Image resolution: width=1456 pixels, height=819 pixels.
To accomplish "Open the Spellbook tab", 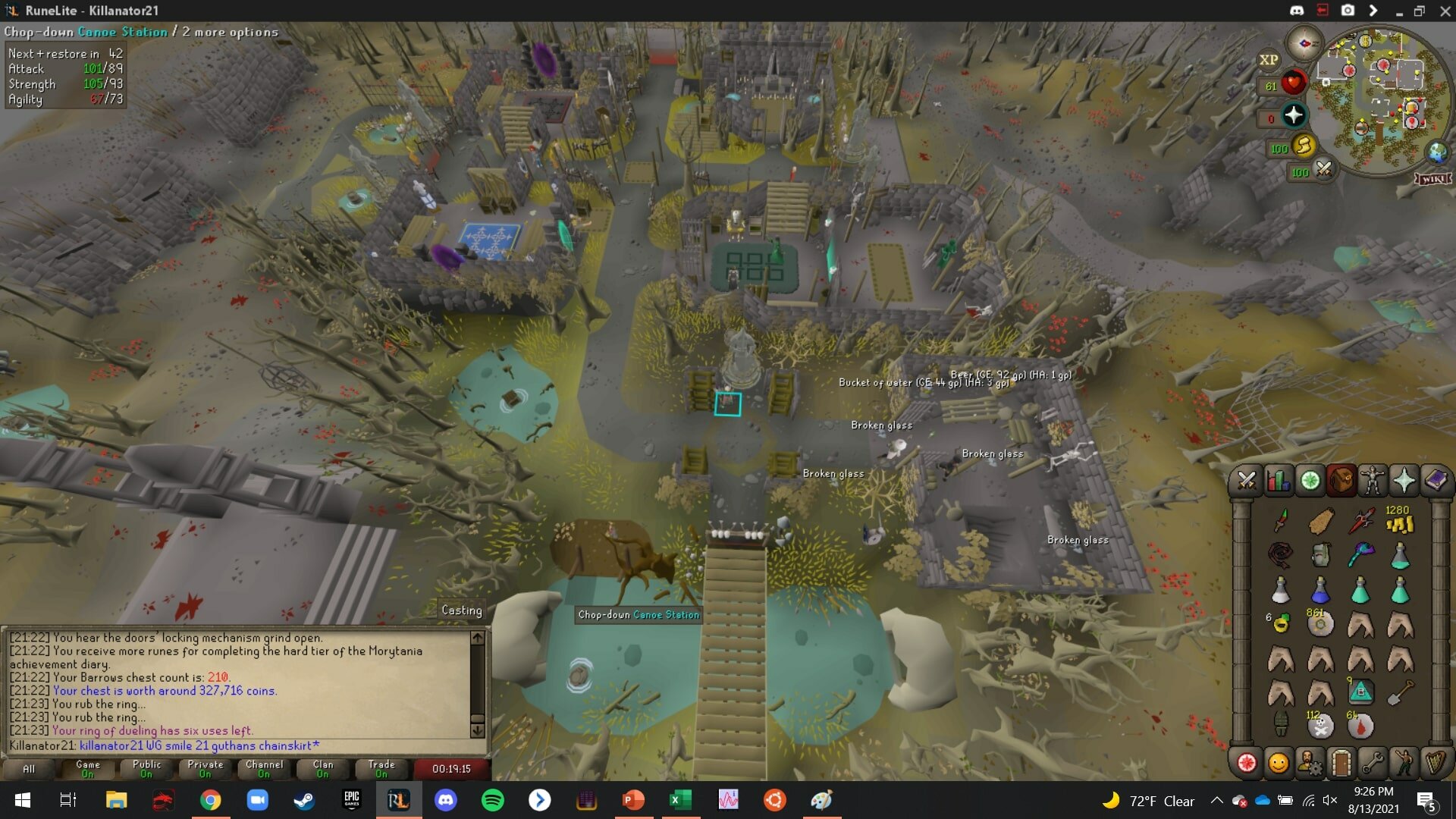I will [x=1436, y=481].
